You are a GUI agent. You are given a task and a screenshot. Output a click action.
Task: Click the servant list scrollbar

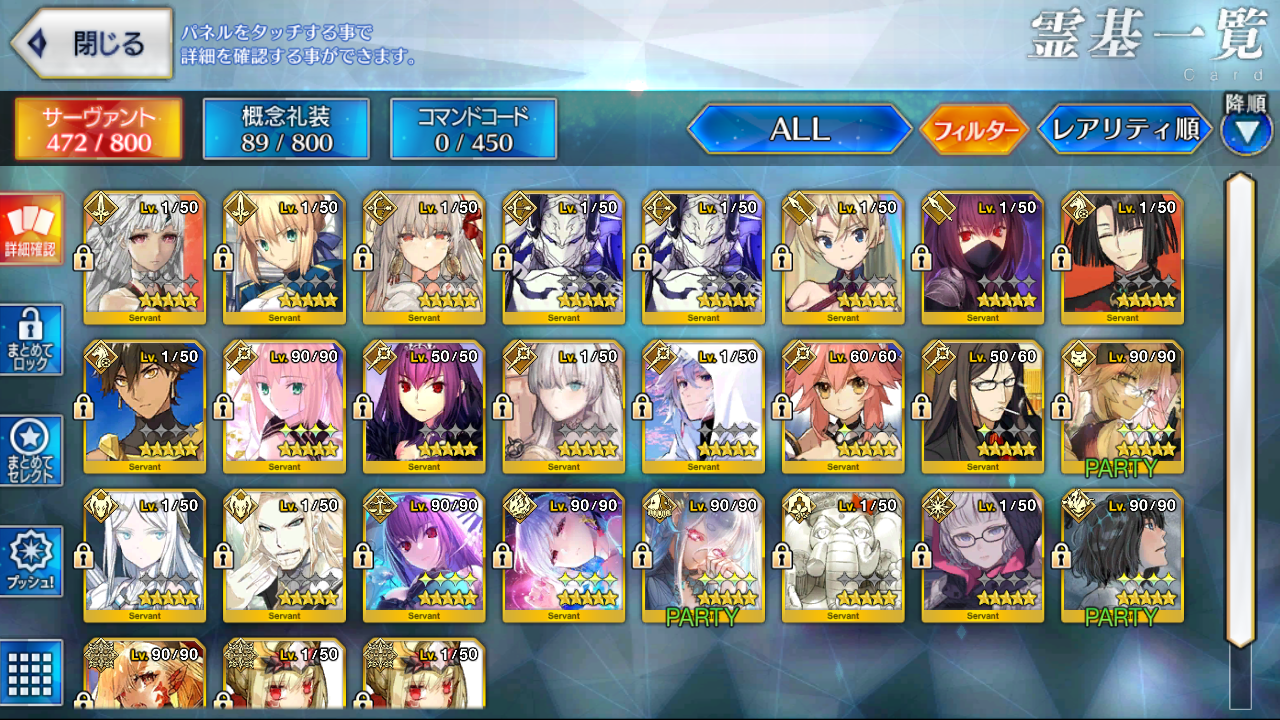[x=1240, y=410]
